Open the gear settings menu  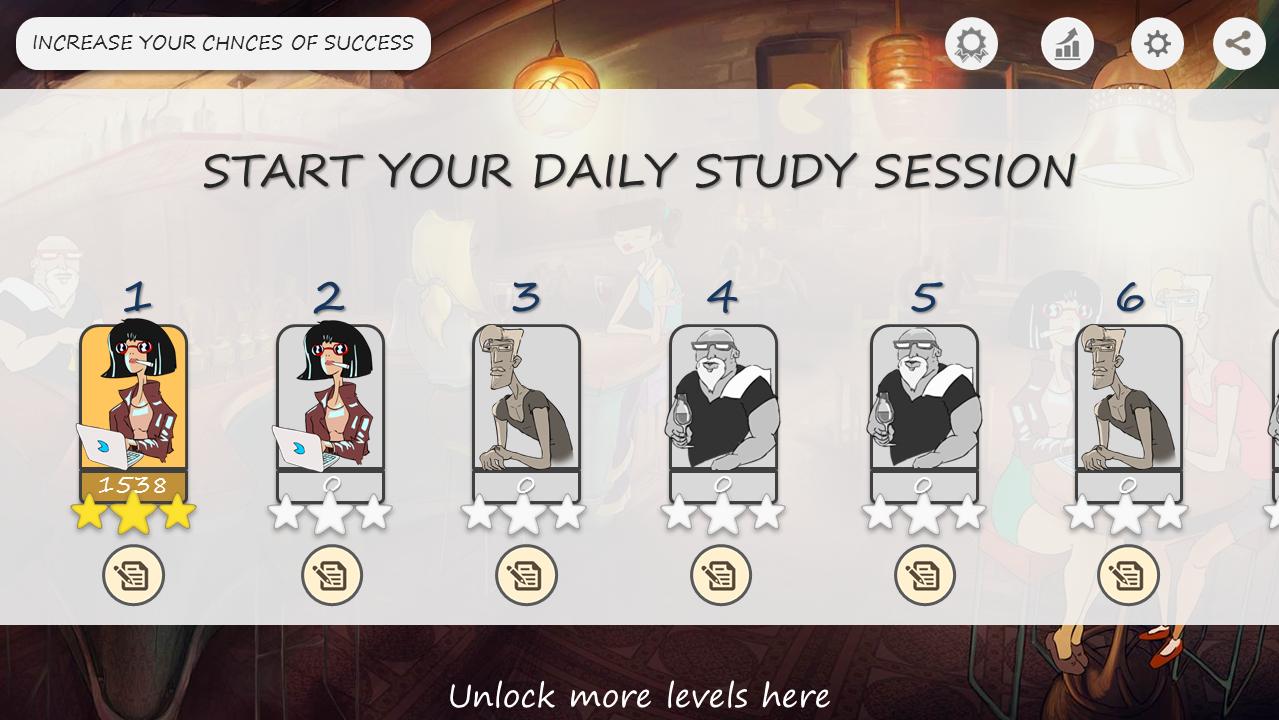(x=1157, y=44)
